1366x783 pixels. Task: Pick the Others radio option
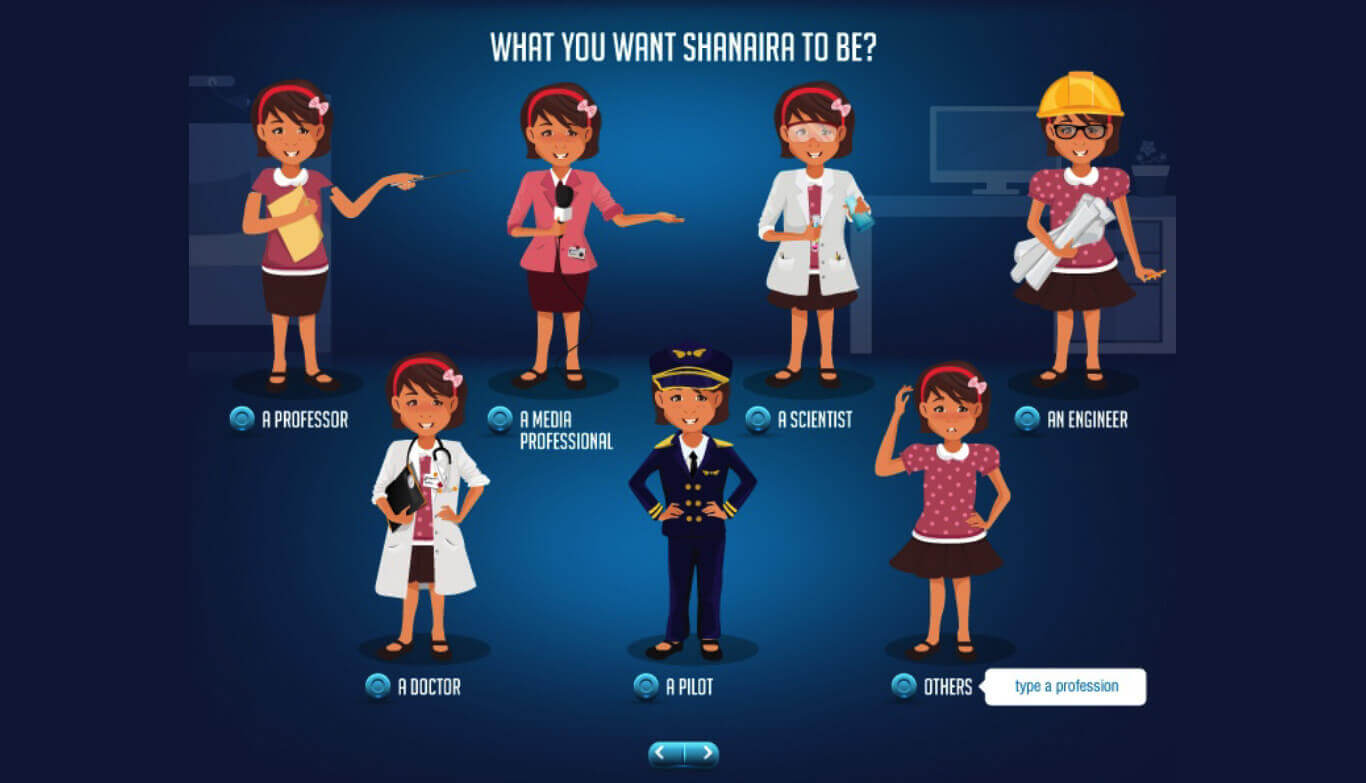point(904,686)
